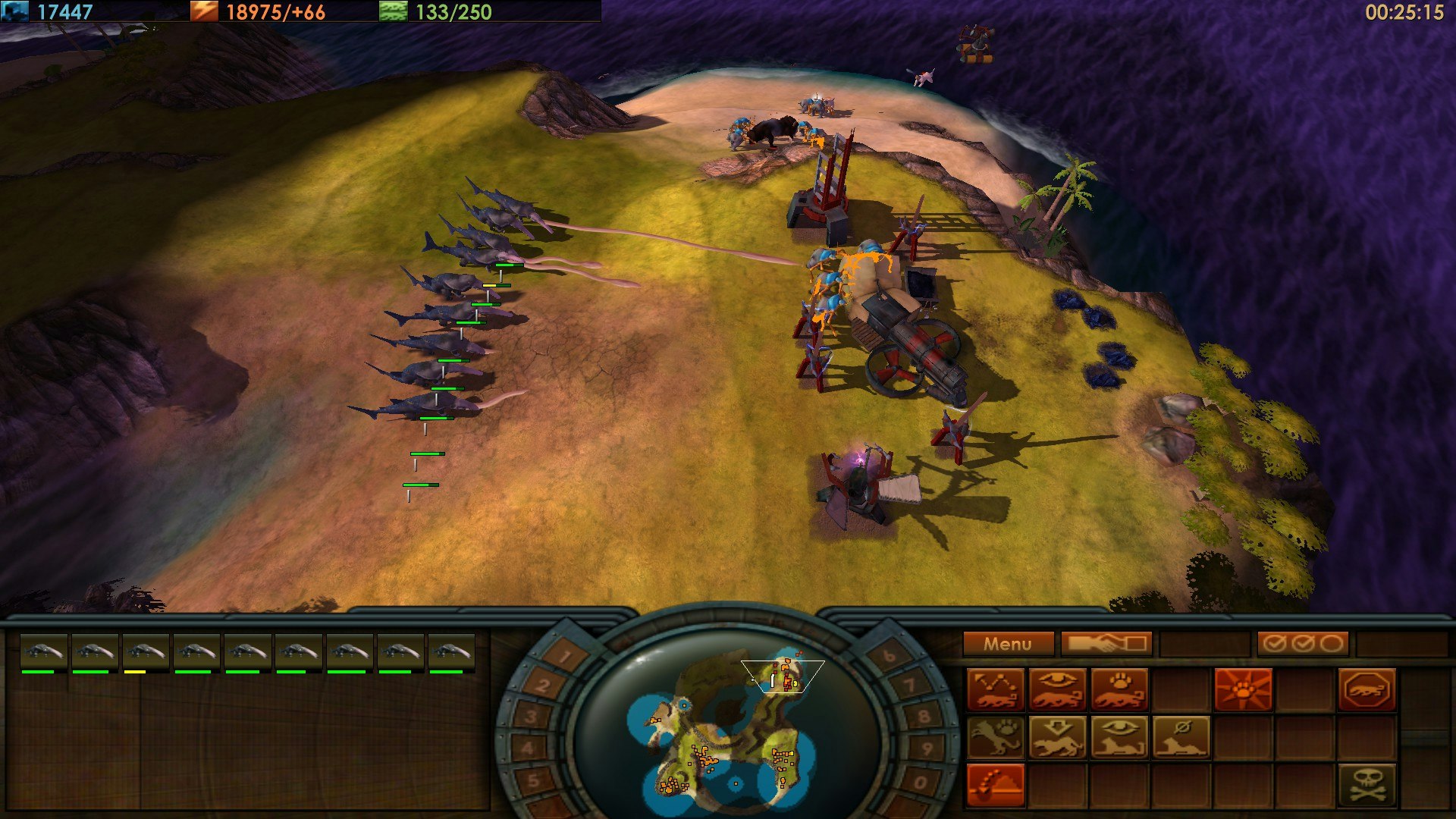The height and width of the screenshot is (819, 1456).
Task: Select the burrow stance icon with down arrow
Action: (1058, 736)
